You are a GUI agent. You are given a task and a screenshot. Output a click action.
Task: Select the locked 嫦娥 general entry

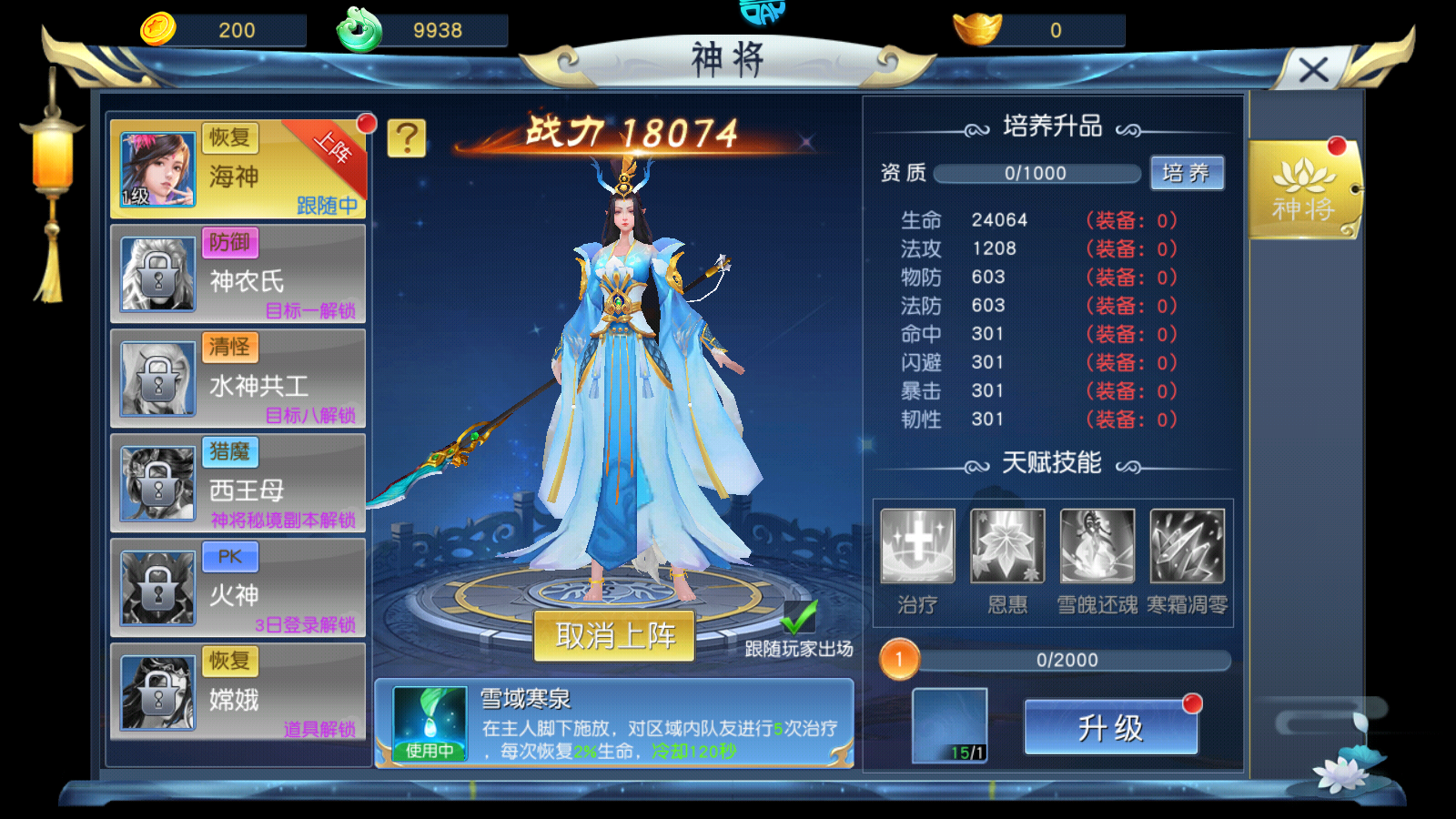point(238,693)
